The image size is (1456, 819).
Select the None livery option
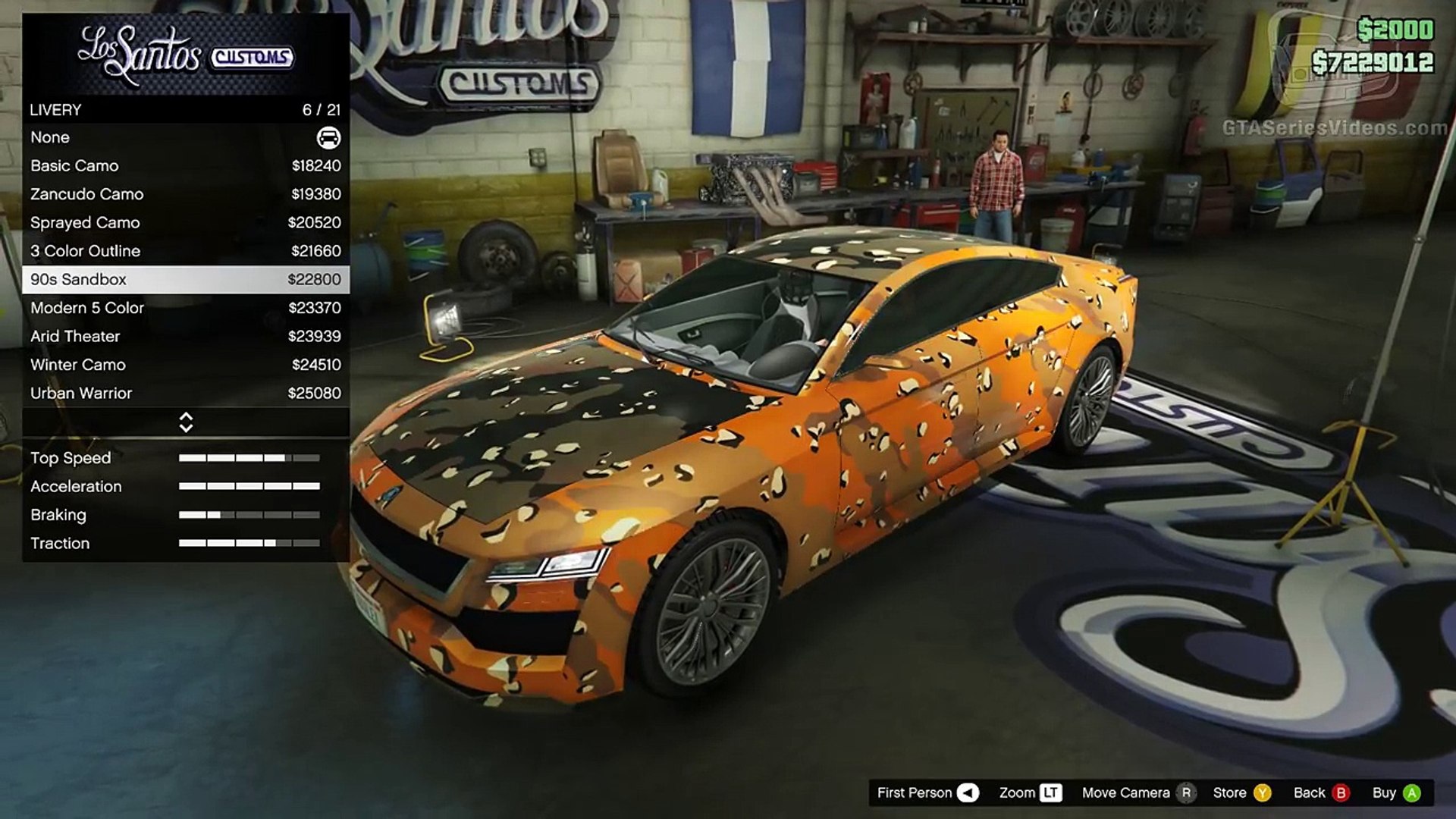pyautogui.click(x=185, y=137)
